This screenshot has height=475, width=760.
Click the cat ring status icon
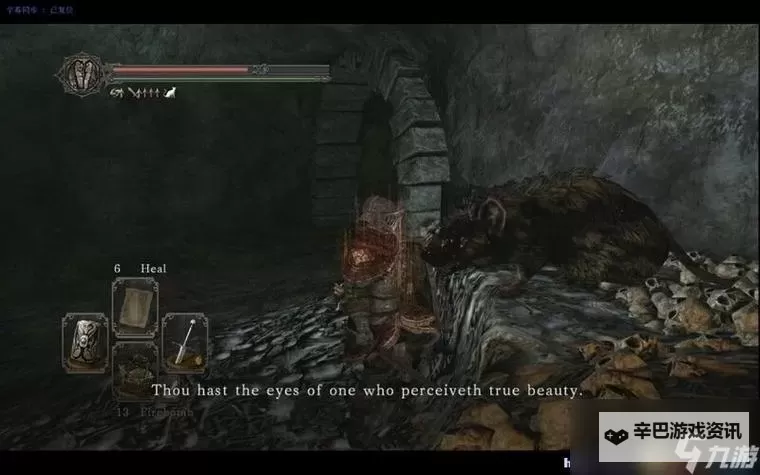(169, 93)
